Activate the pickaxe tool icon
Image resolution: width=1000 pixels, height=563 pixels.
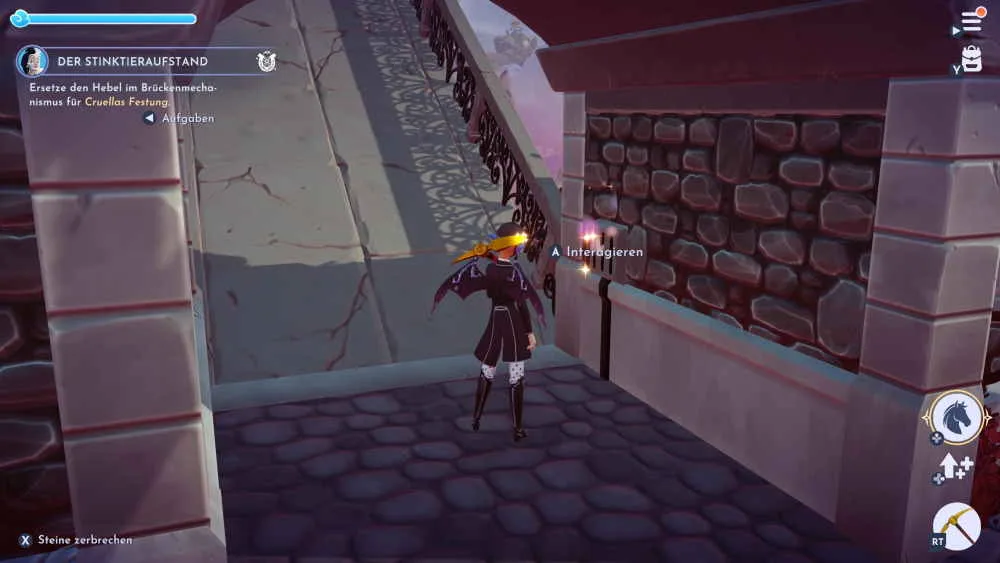957,526
